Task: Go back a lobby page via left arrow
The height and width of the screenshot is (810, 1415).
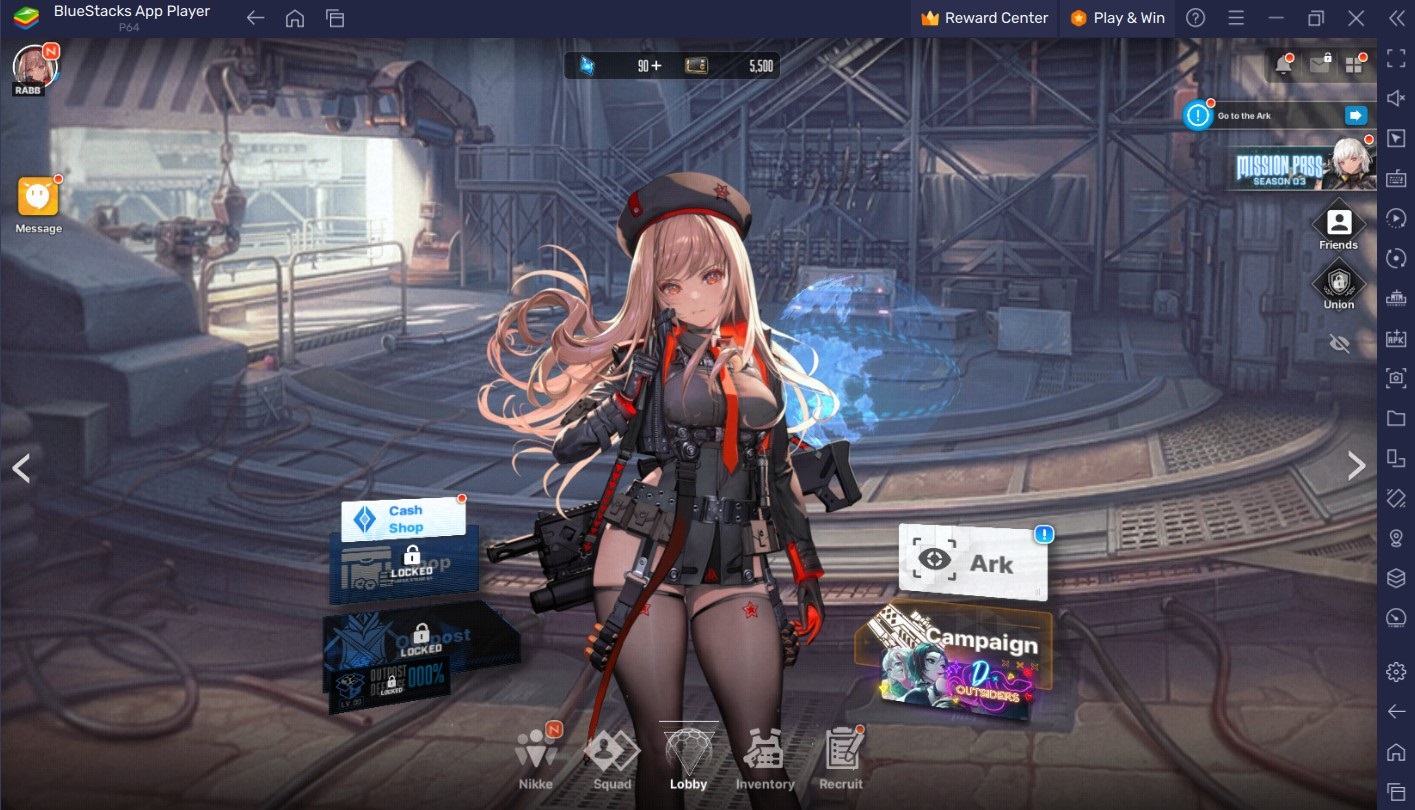Action: tap(20, 467)
